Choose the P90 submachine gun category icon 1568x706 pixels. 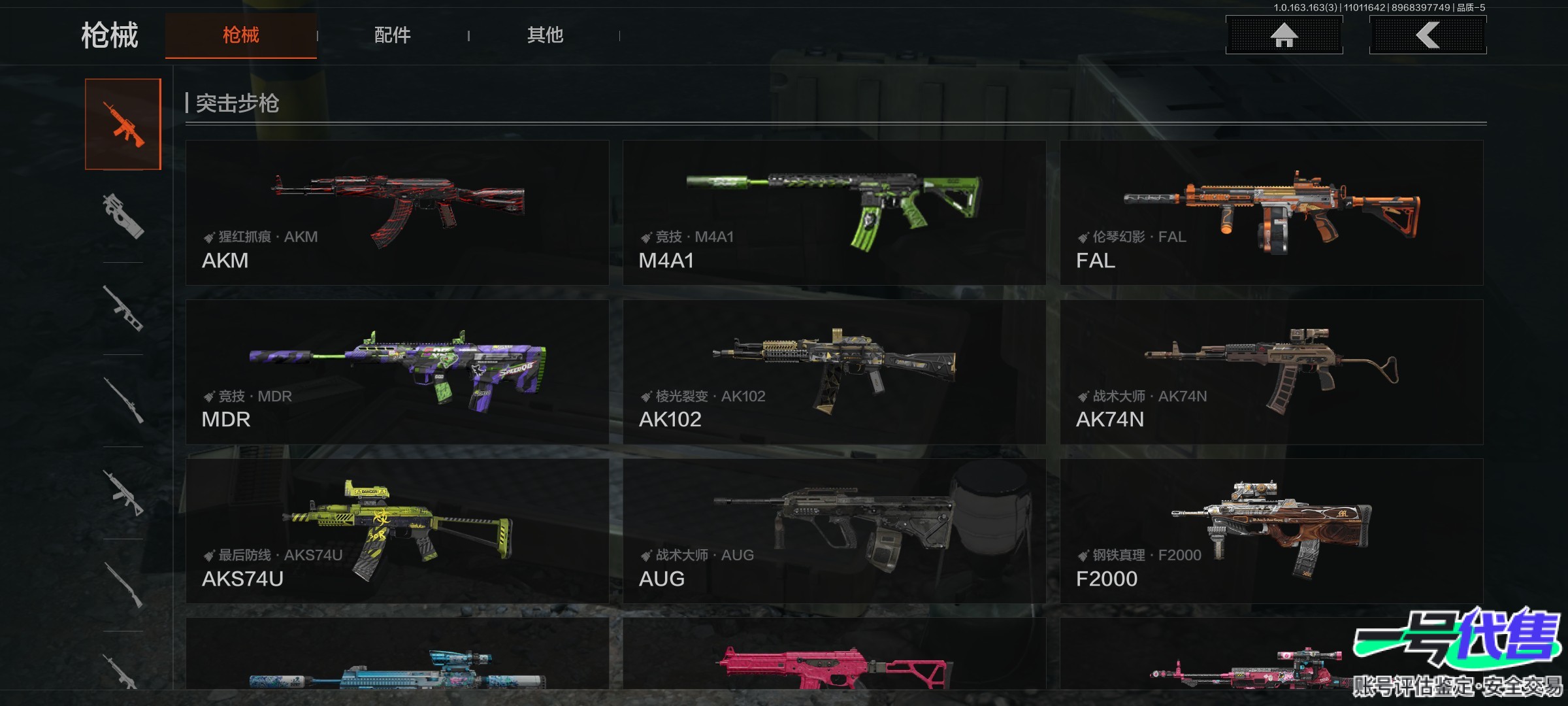tap(123, 216)
